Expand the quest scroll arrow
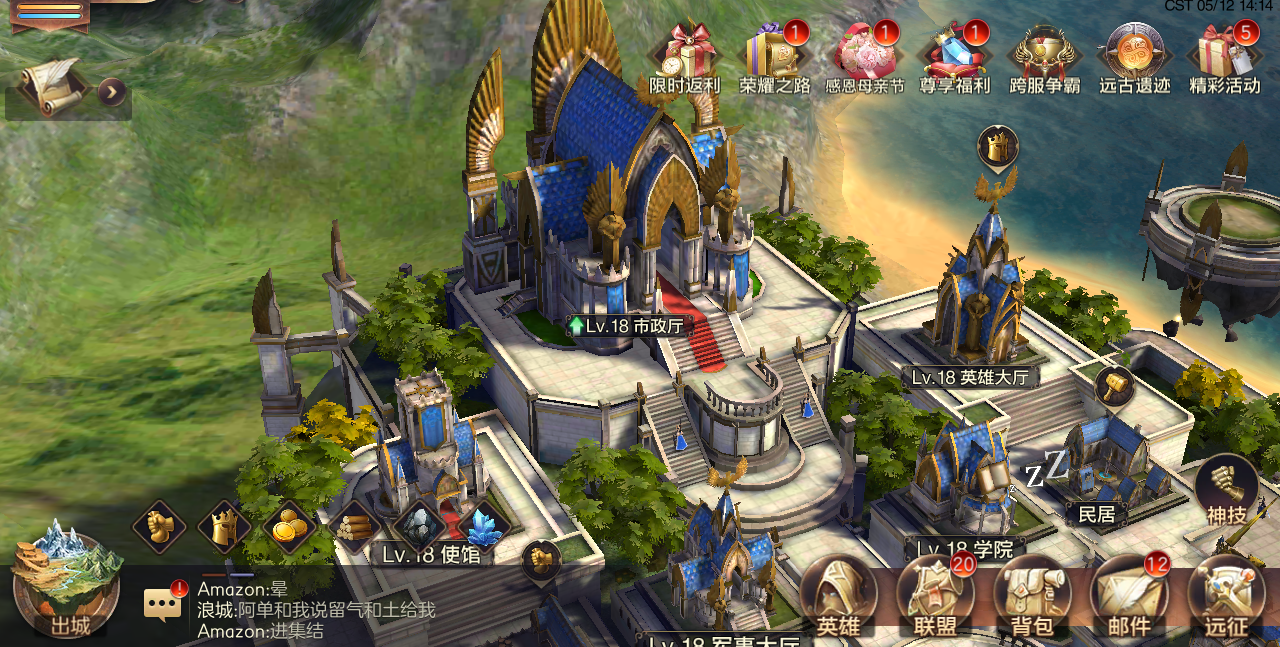Screen dimensions: 1280x647 (x=112, y=92)
